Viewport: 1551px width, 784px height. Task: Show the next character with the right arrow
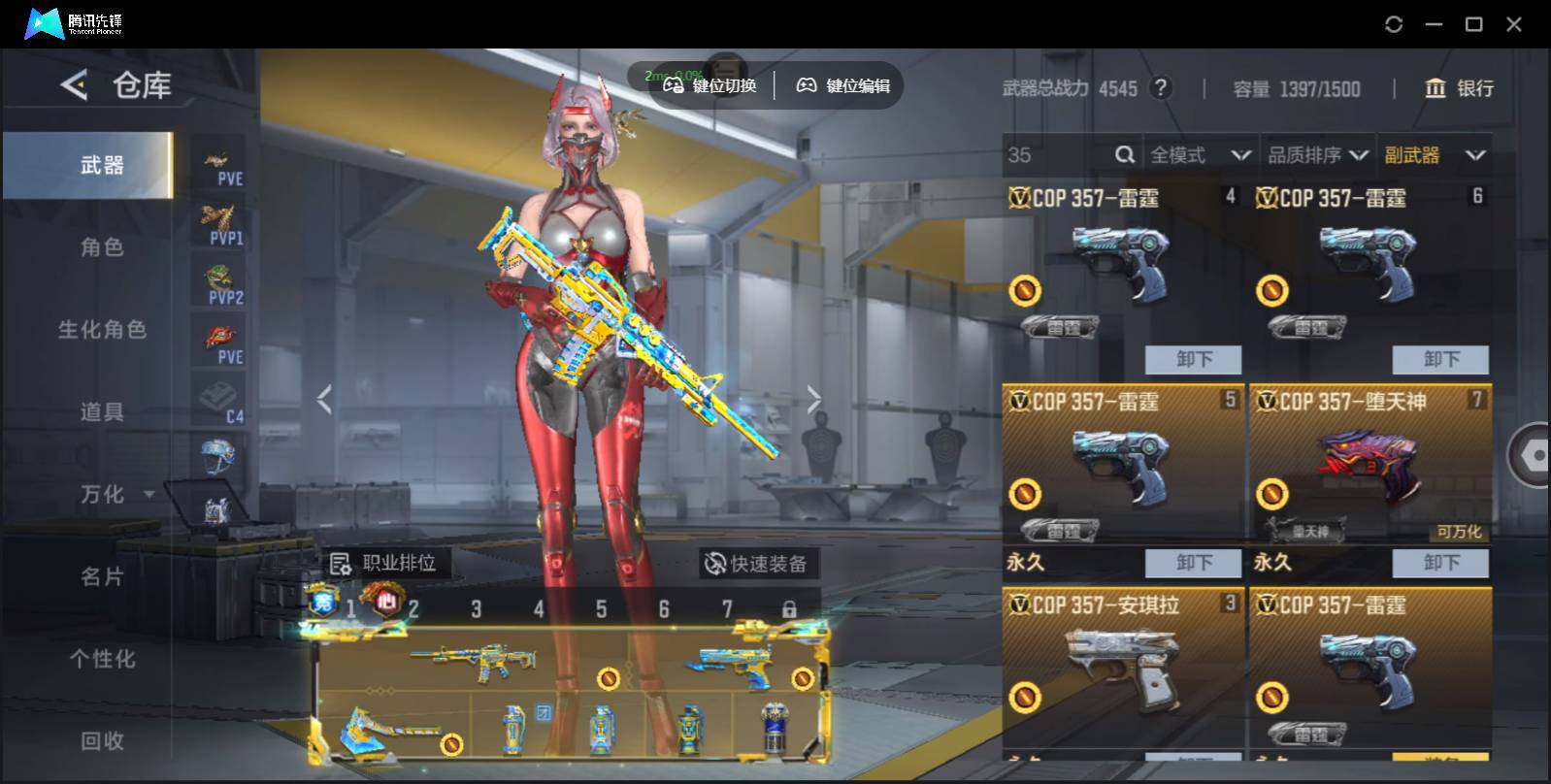813,399
